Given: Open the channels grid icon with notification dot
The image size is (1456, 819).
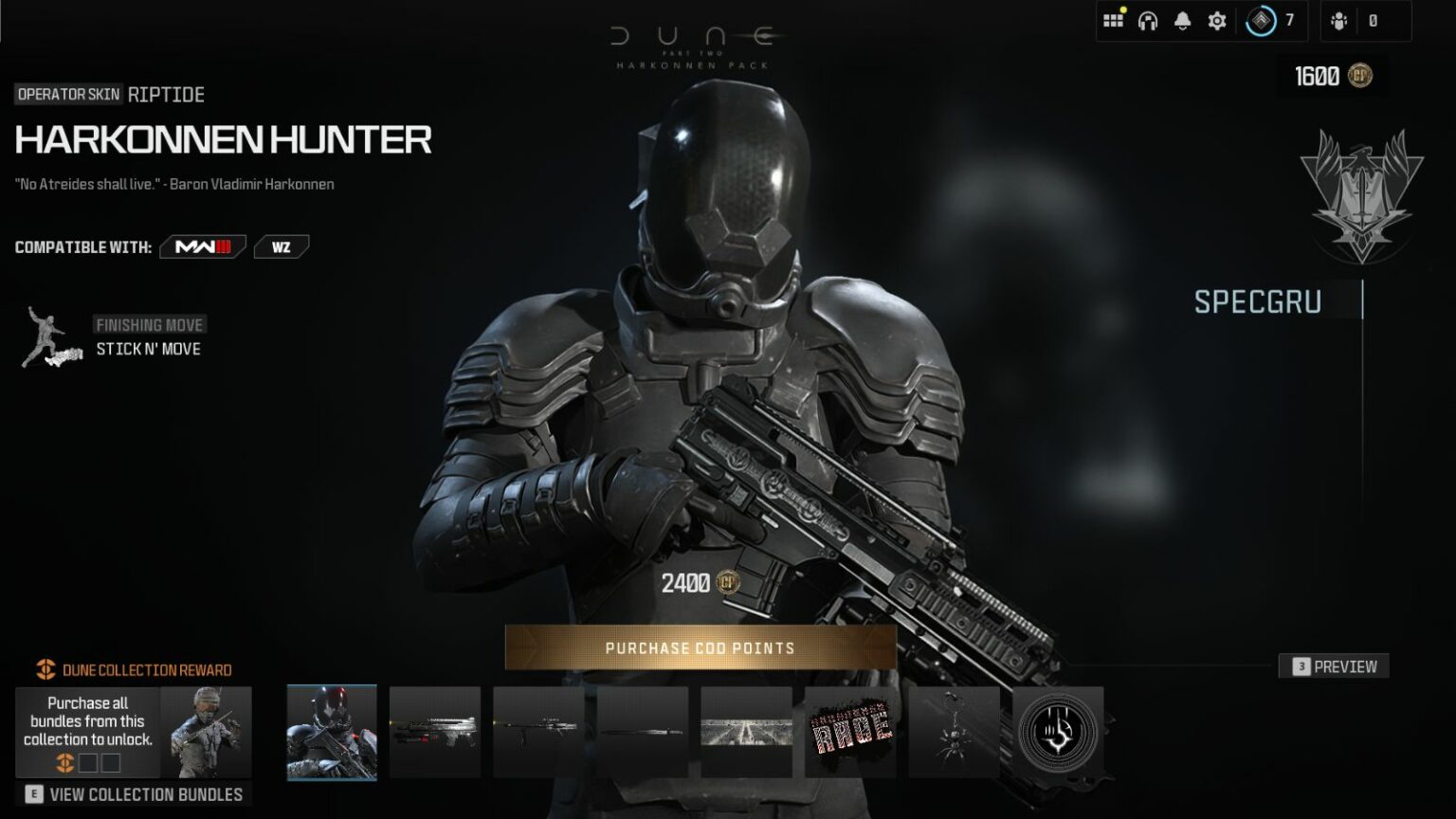Looking at the screenshot, I should click(1111, 18).
